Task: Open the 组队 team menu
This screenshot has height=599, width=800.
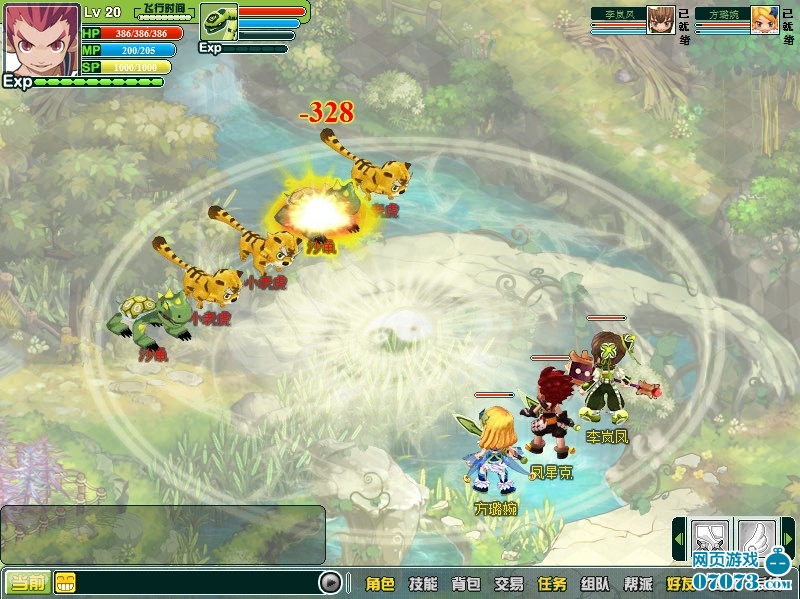Action: [x=595, y=584]
